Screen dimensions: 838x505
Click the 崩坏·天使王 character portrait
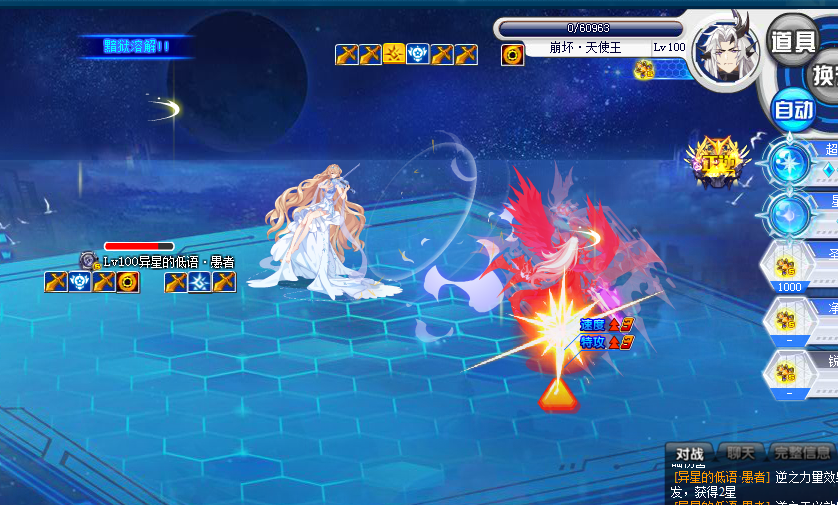[727, 53]
